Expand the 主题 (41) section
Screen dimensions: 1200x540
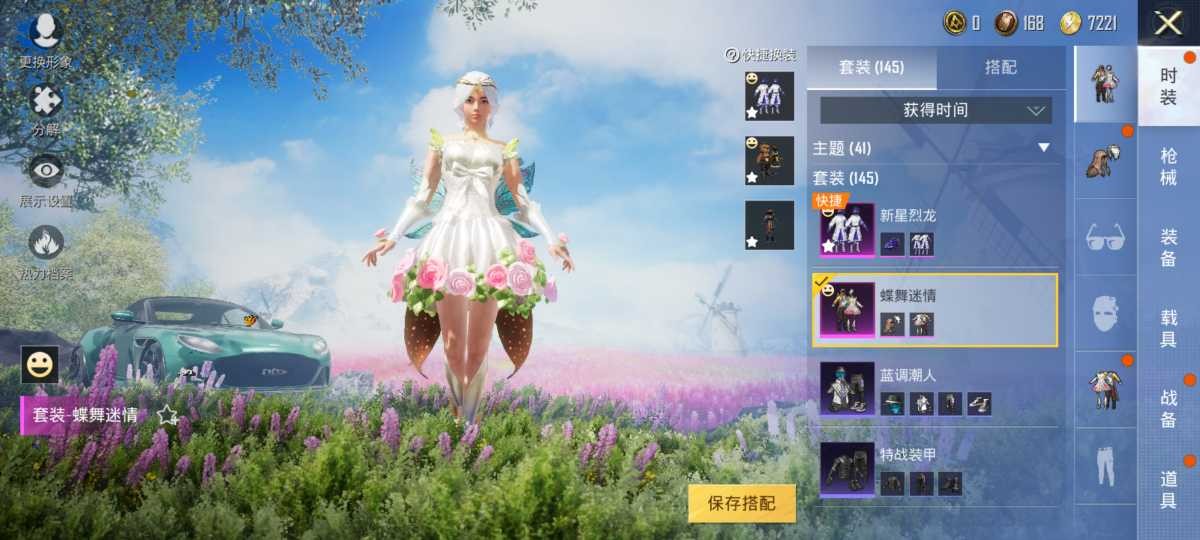(x=1043, y=148)
